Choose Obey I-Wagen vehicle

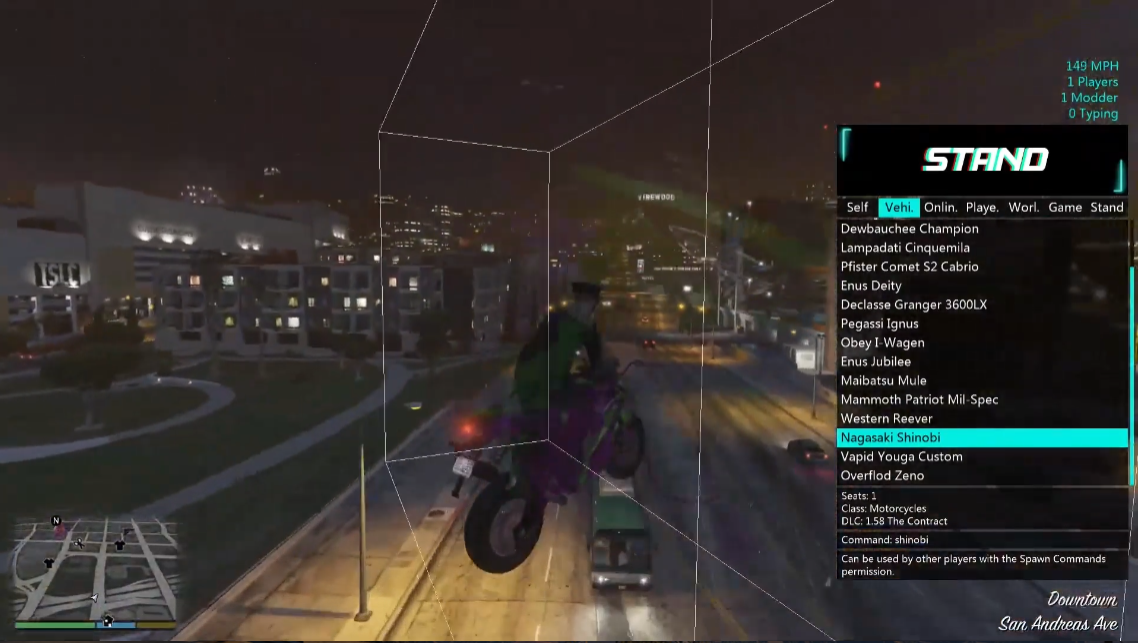coord(882,343)
